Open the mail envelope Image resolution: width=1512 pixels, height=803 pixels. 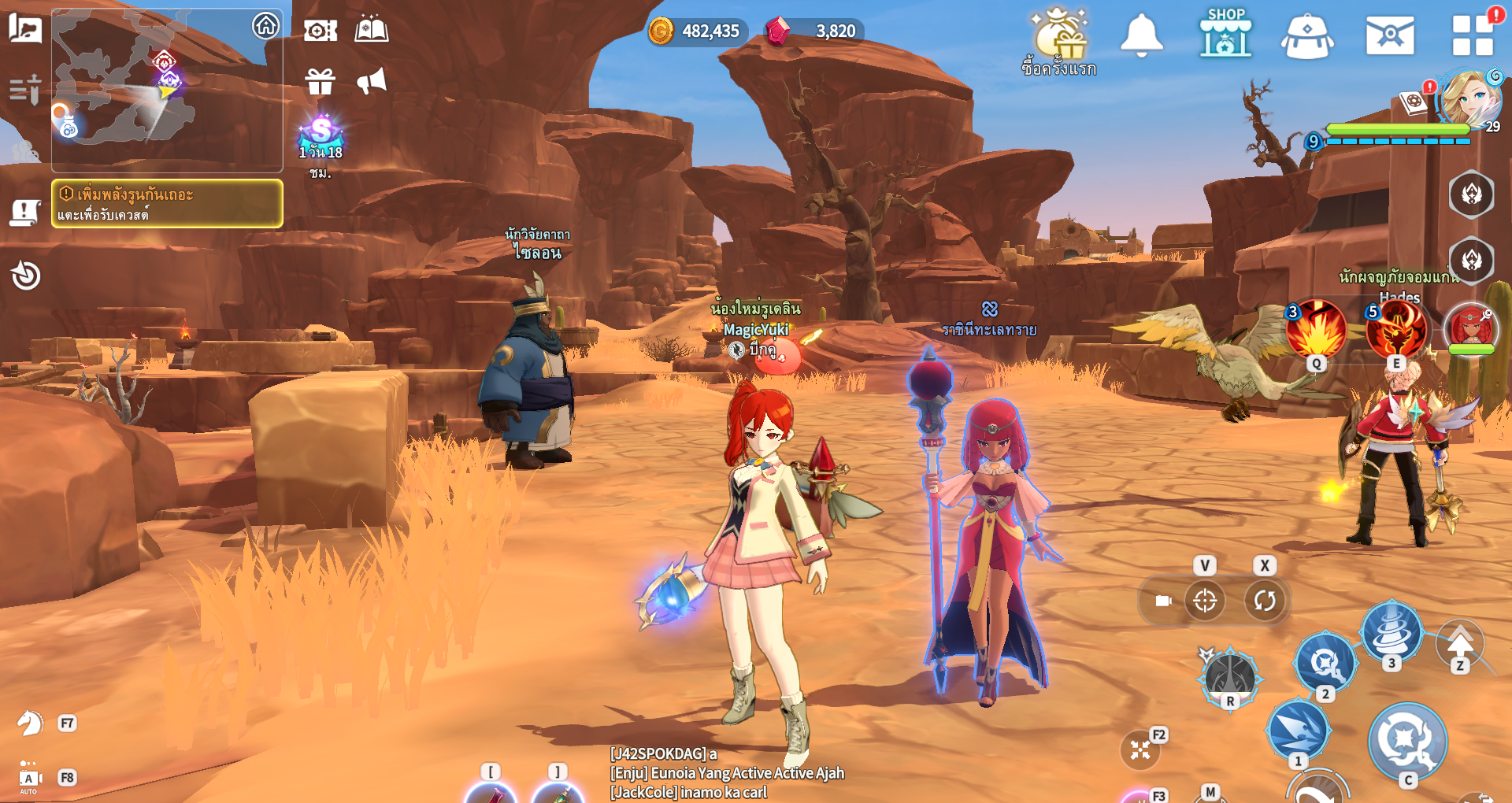tap(1389, 36)
